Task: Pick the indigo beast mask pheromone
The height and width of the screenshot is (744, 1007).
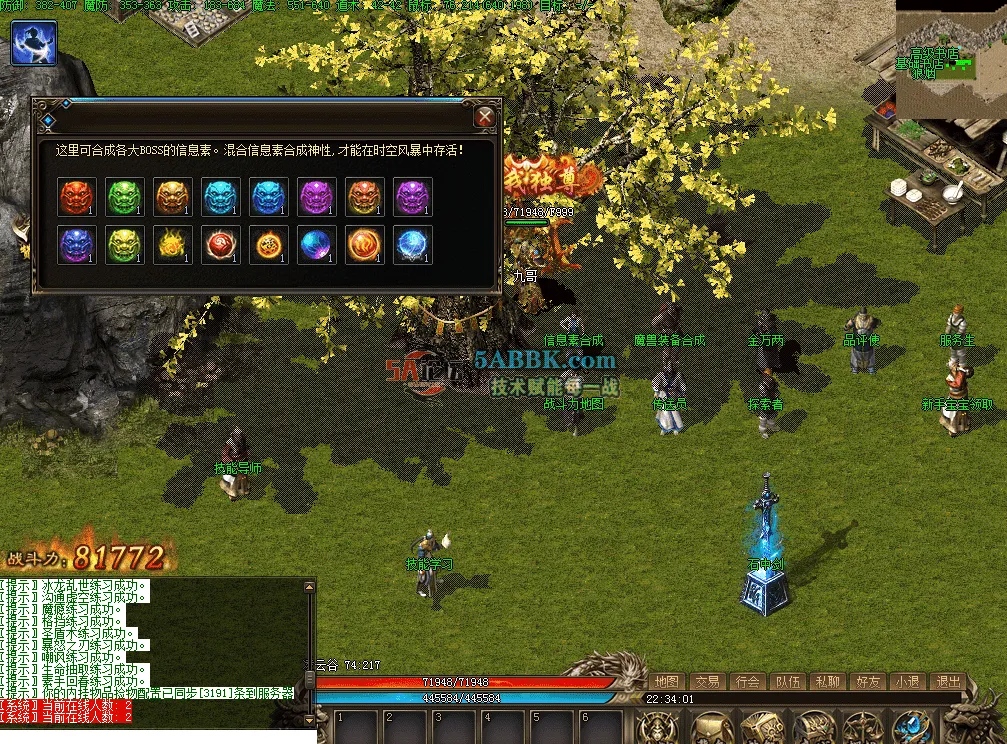Action: [77, 245]
